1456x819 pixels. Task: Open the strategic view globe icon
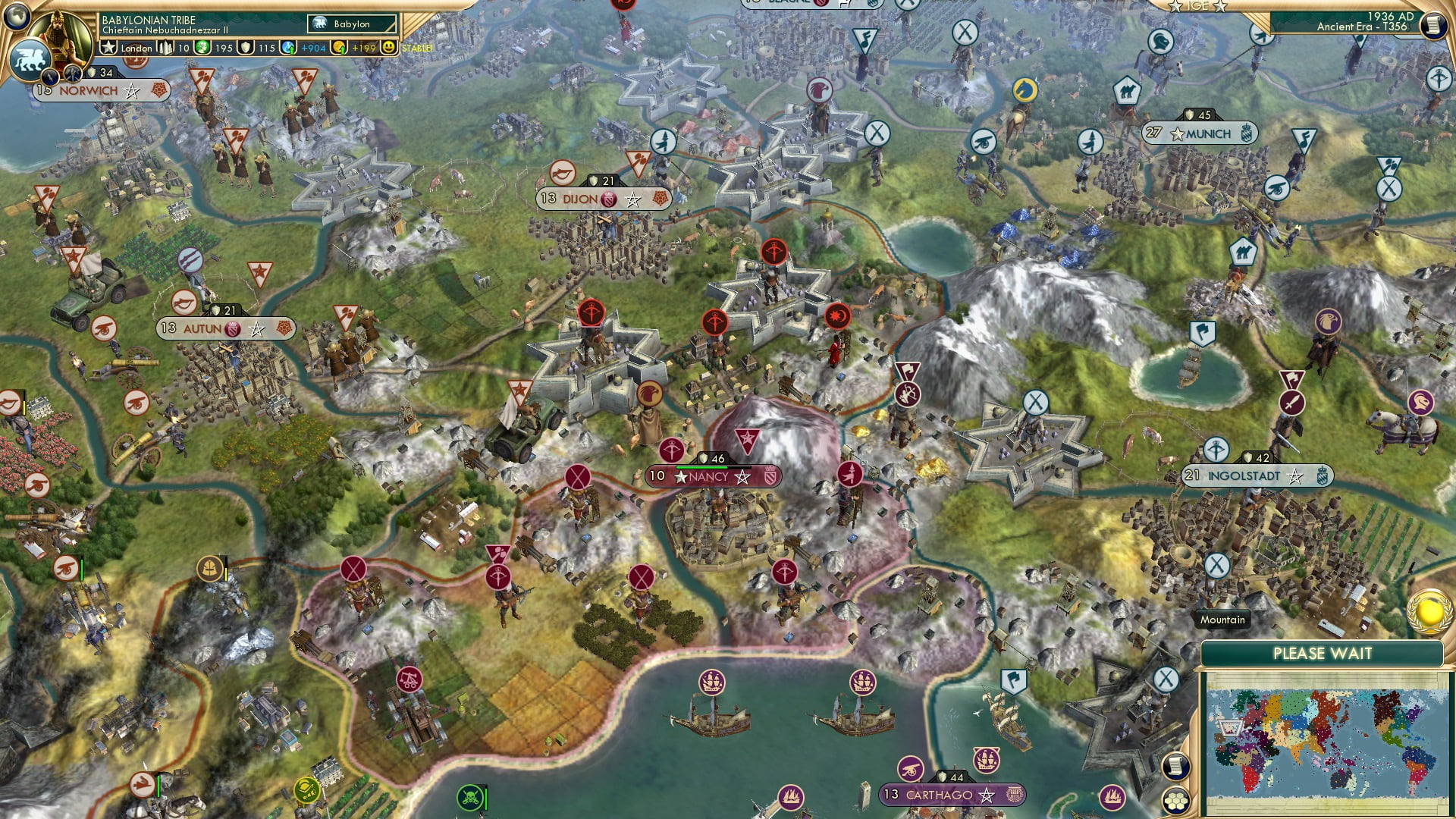pyautogui.click(x=17, y=17)
